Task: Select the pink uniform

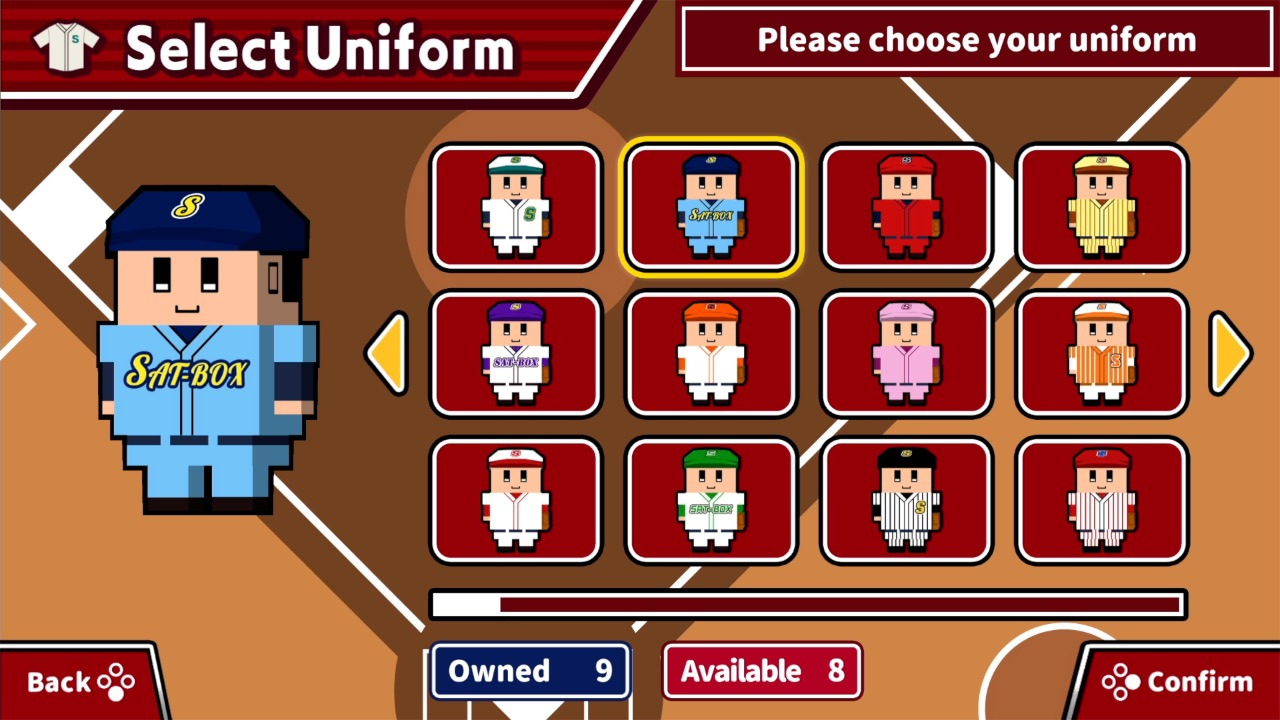Action: pos(906,353)
